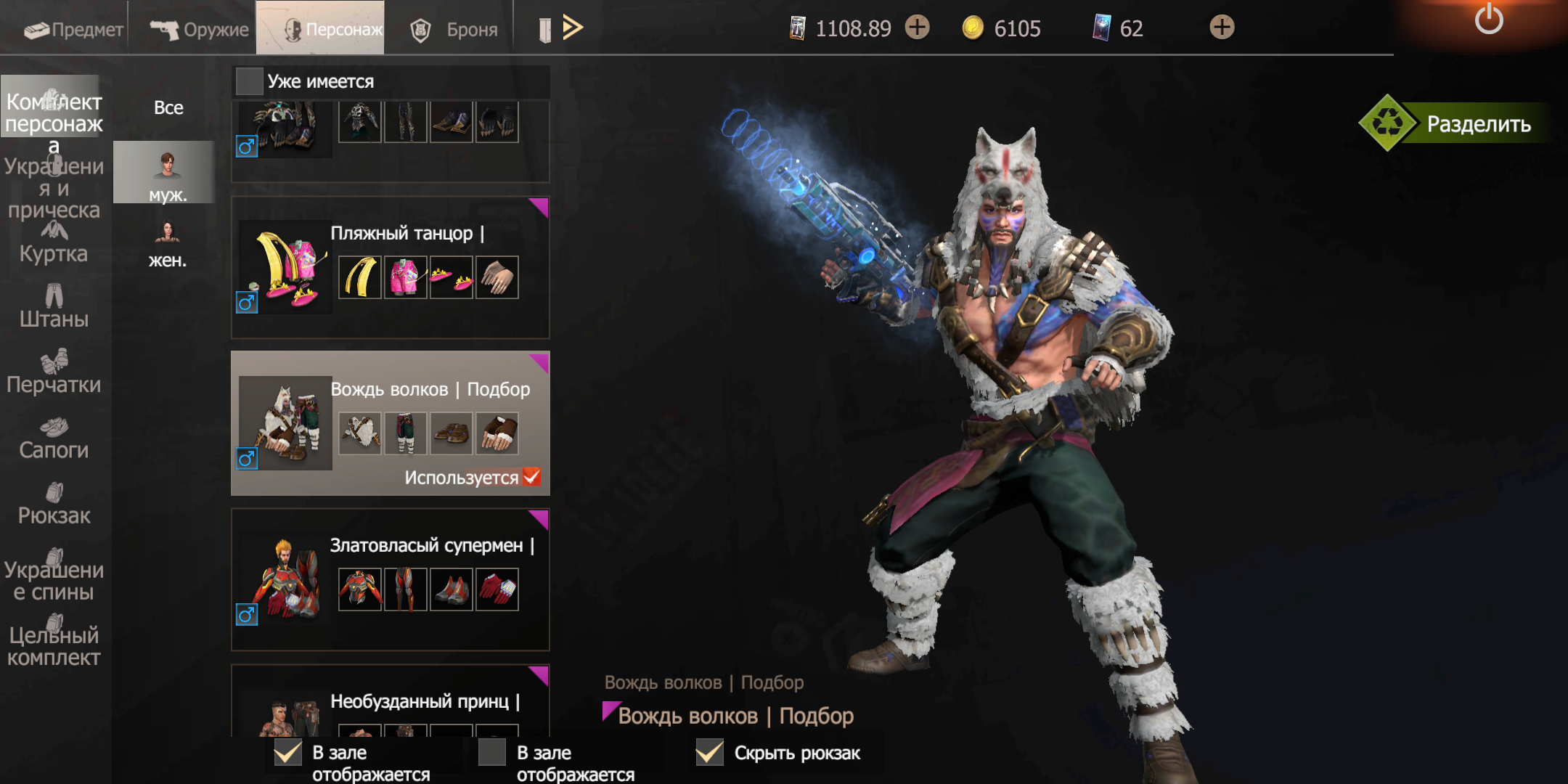Click the power button to exit
This screenshot has width=1568, height=784.
pyautogui.click(x=1488, y=20)
